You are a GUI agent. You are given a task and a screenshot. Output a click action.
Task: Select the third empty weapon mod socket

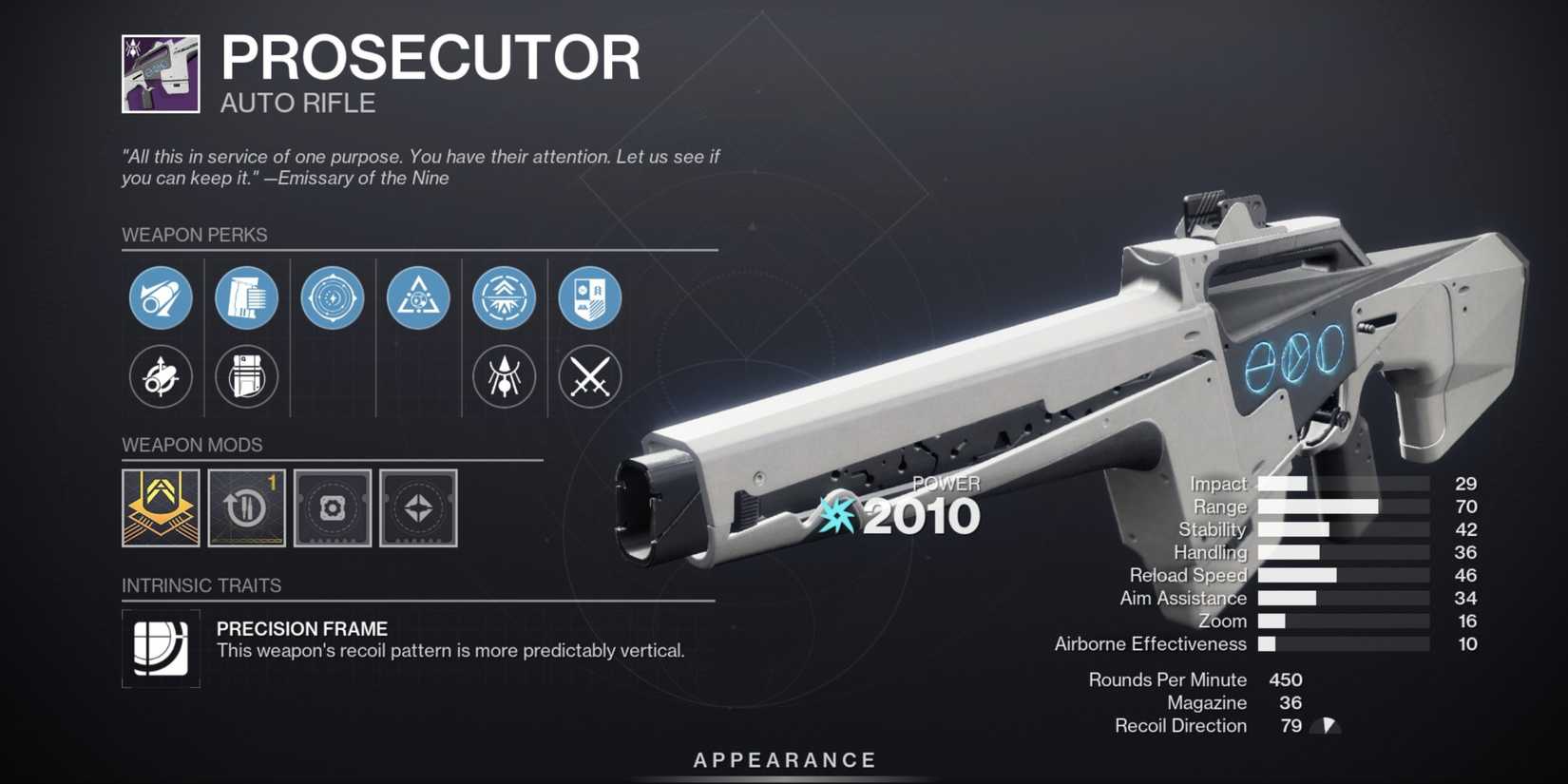332,508
